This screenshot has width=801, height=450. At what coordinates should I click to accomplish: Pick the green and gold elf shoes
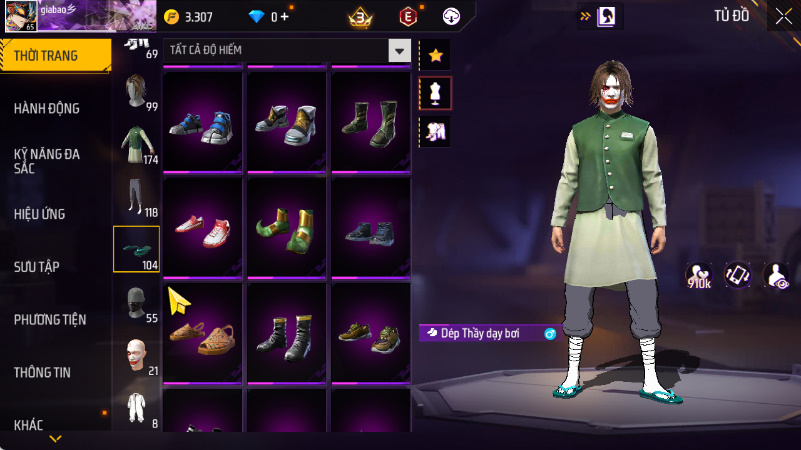click(287, 225)
